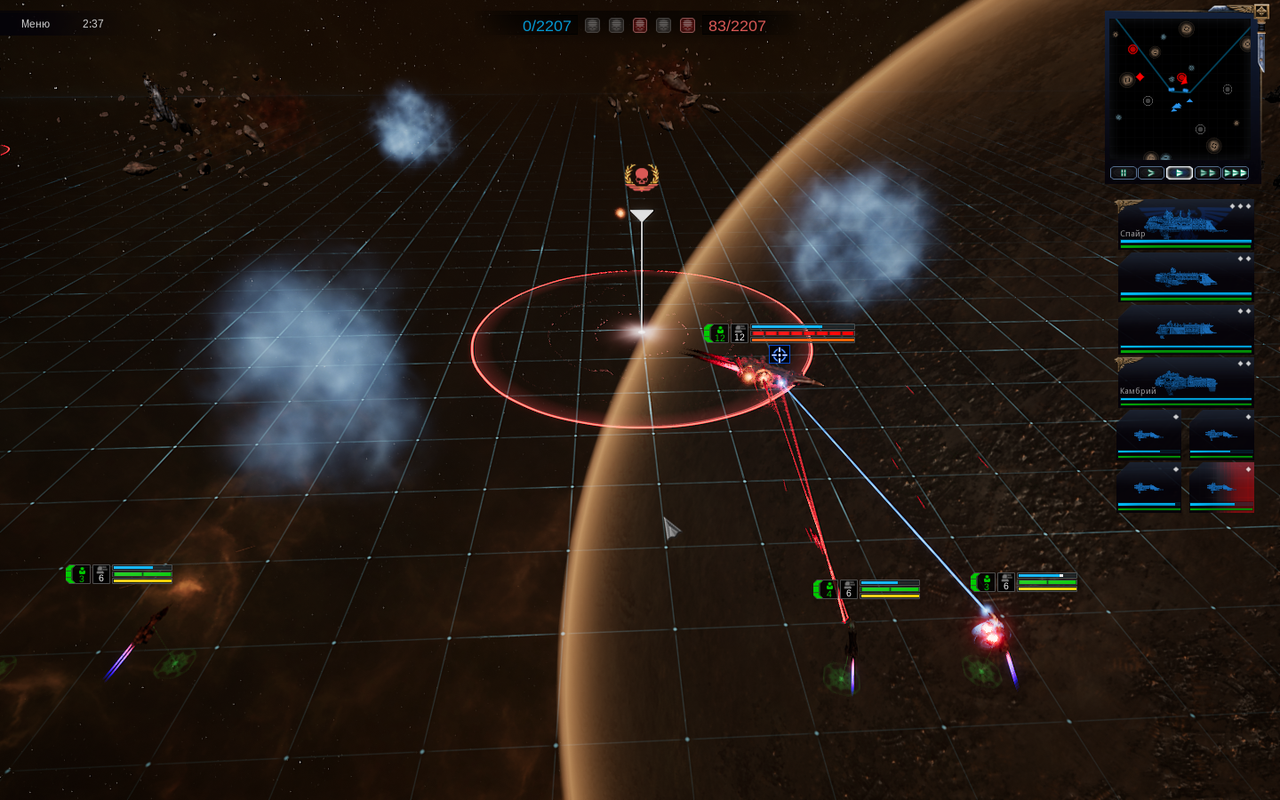1280x800 pixels.
Task: Set triple-arrow fastest game speed
Action: coord(1236,173)
